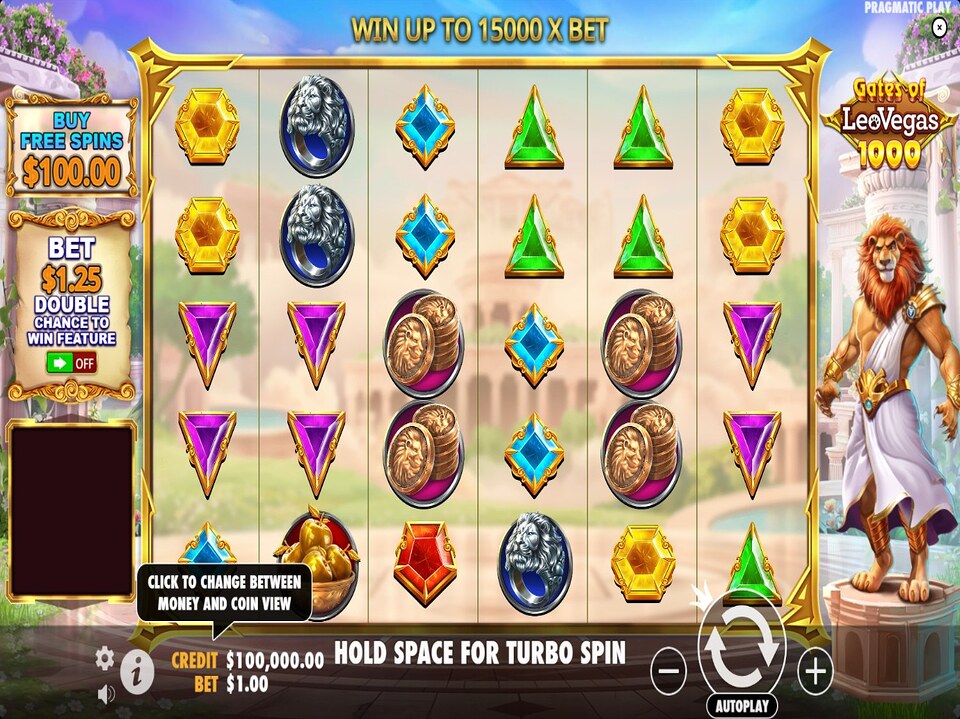This screenshot has width=960, height=719.
Task: Toggle the double chance feature switch
Action: point(71,362)
